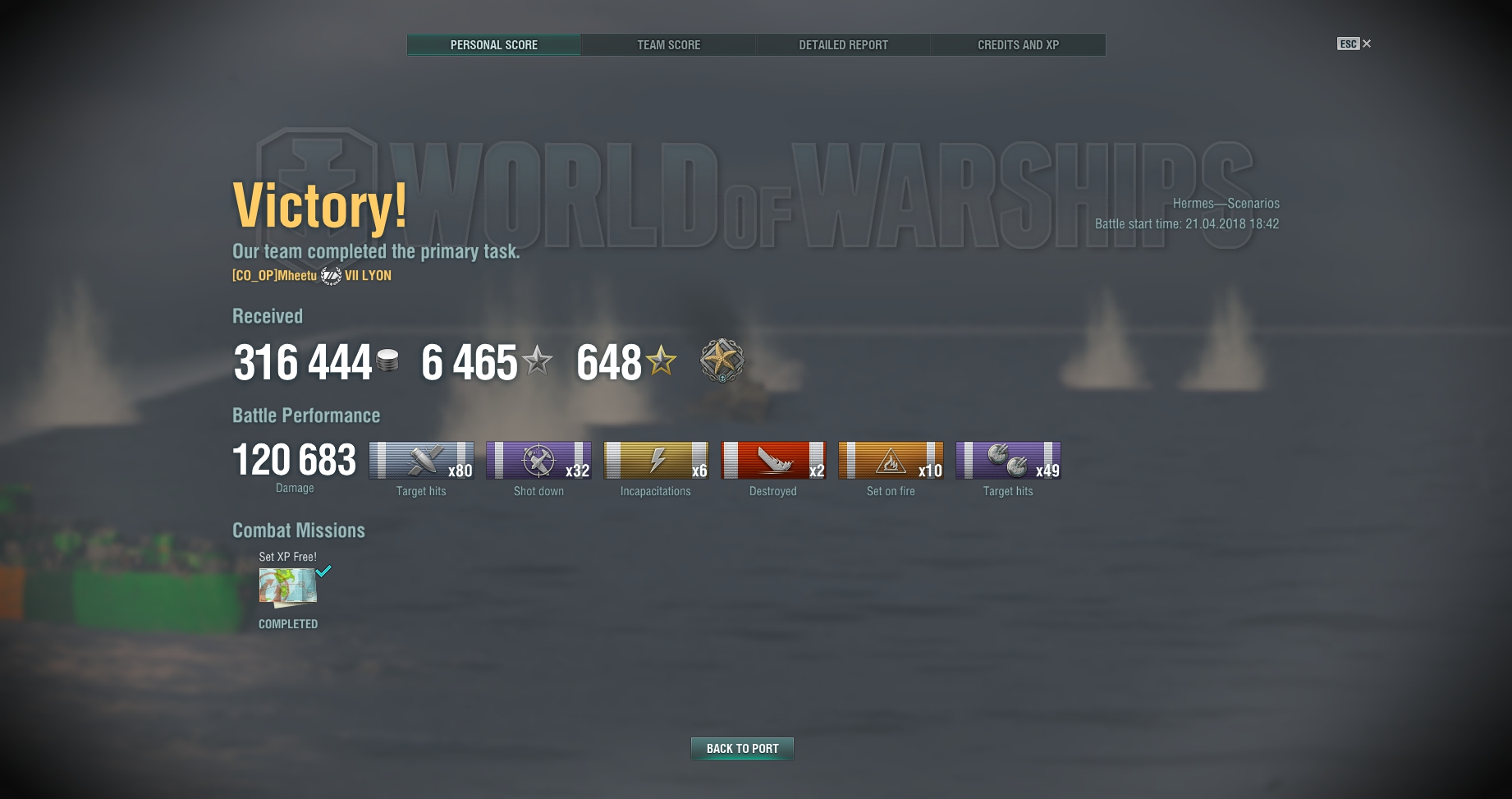Close the results screen with the X
Viewport: 1512px width, 799px height.
coord(1367,44)
